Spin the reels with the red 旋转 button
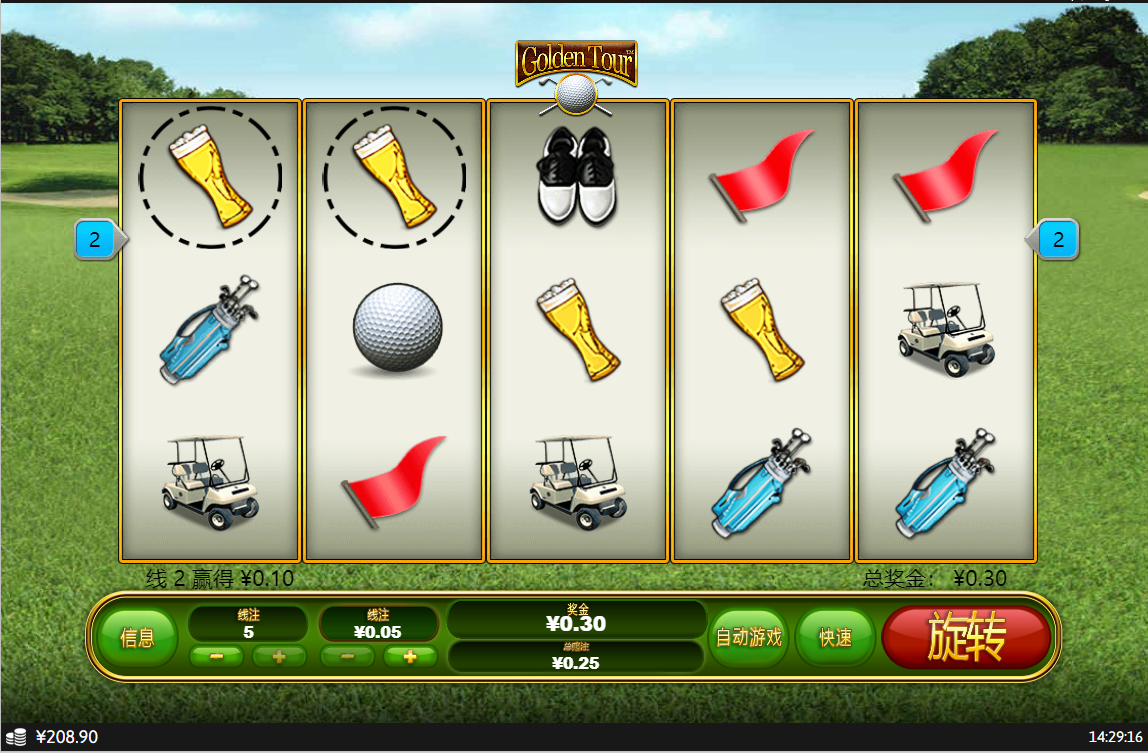 click(965, 638)
